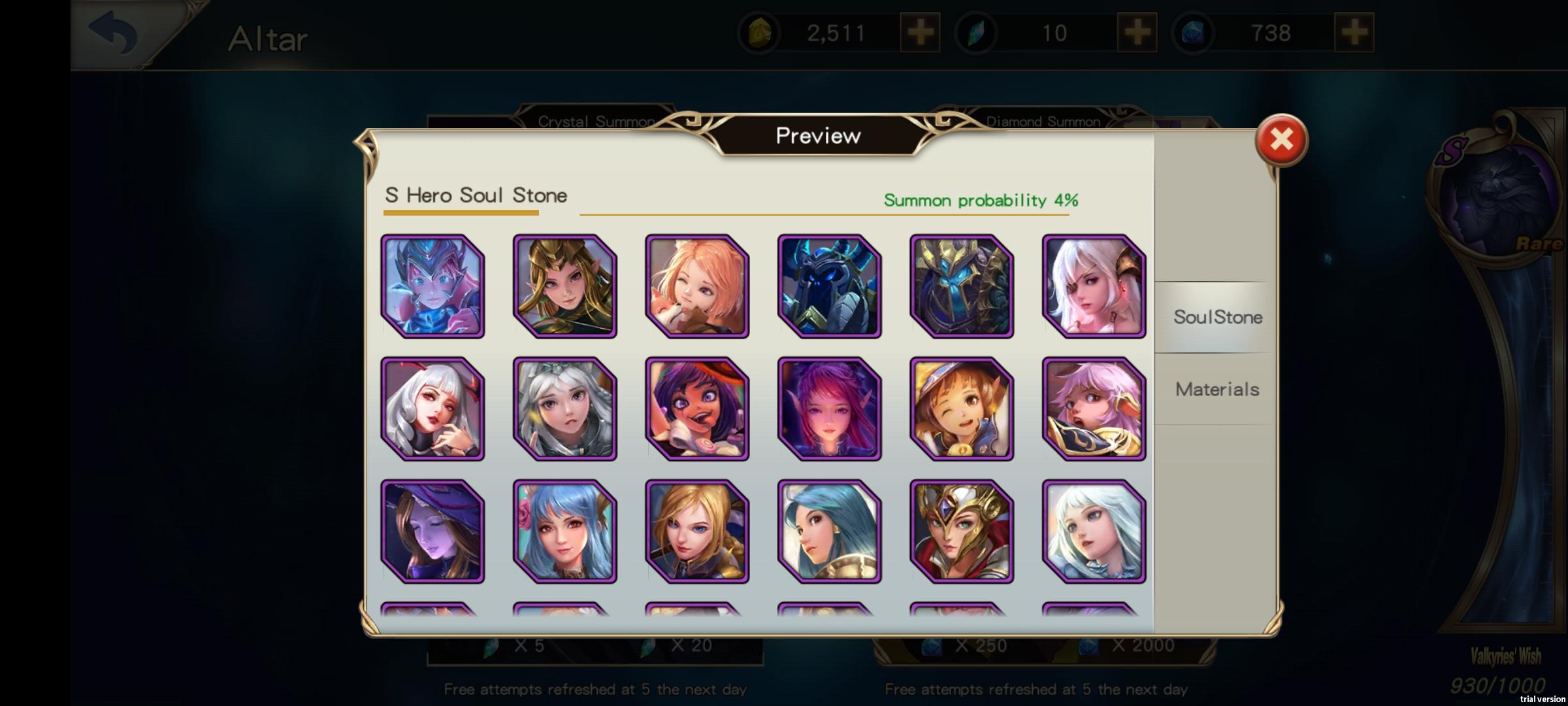Open the Diamond Summon tab
The width and height of the screenshot is (1568, 706).
tap(1043, 120)
